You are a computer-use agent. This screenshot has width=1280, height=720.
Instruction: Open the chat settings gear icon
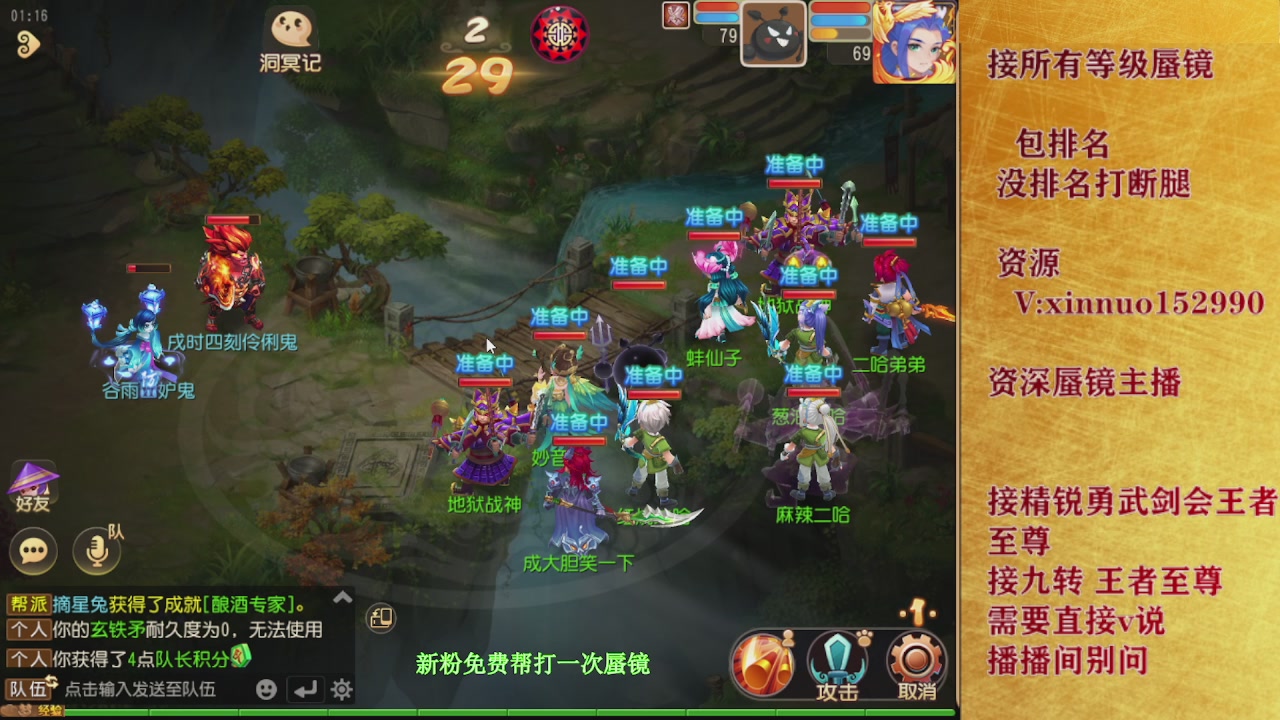tap(342, 690)
